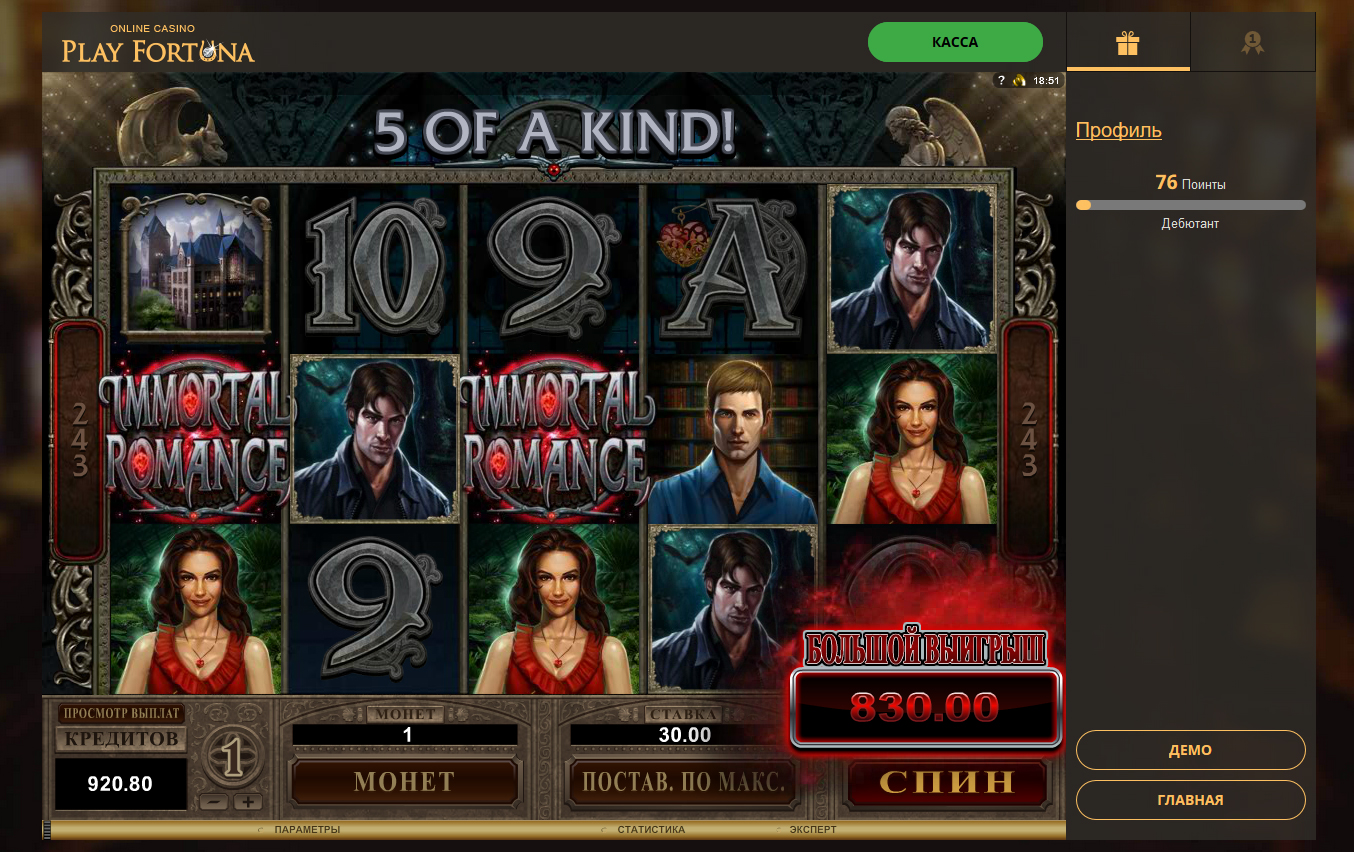Click the Play Fortuna logo
Screen dimensions: 1354x852
[158, 45]
